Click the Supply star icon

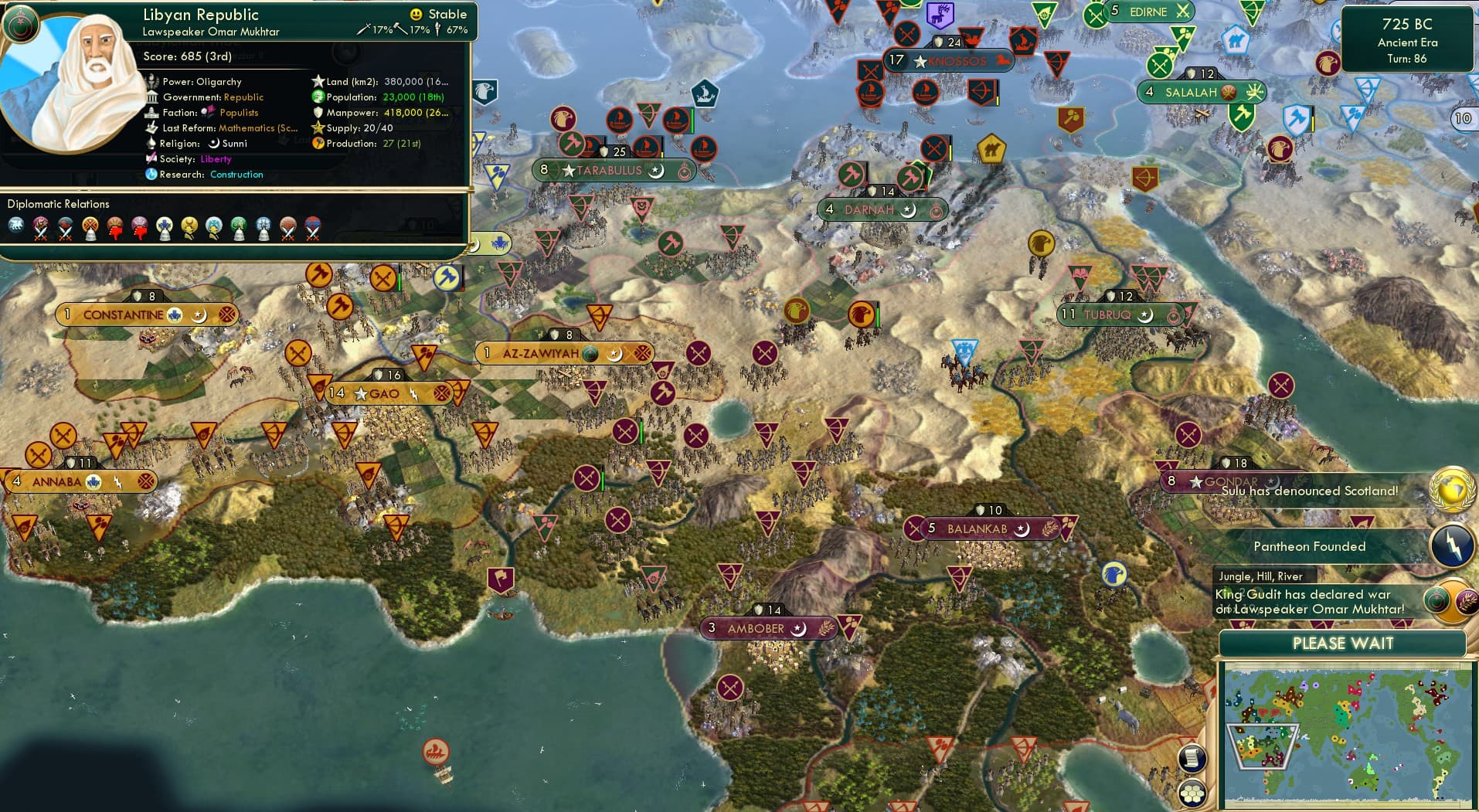point(317,127)
